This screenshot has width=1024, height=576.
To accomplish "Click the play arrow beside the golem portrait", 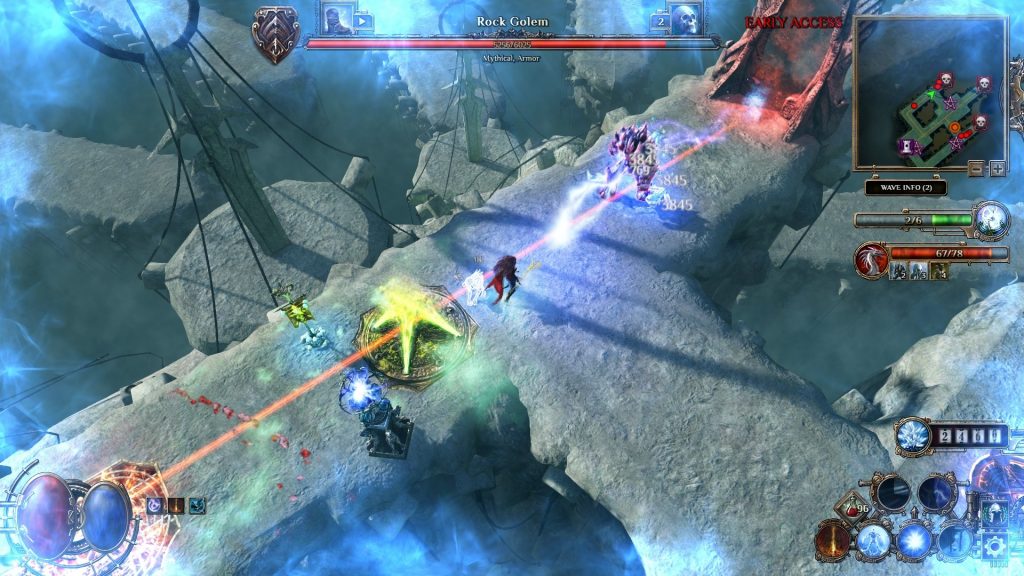I will (x=362, y=20).
